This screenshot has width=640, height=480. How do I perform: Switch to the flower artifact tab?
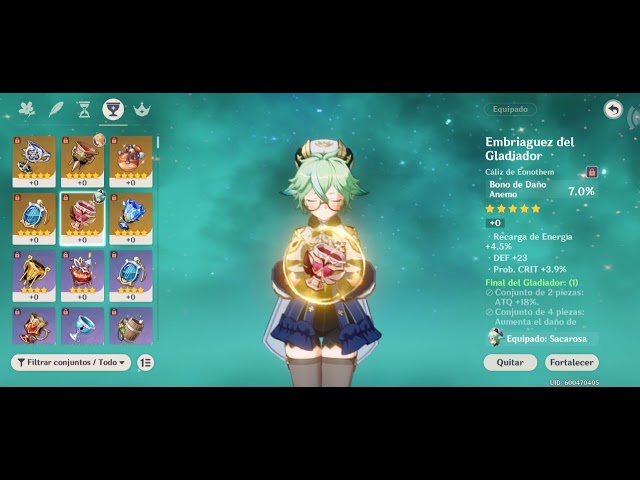[x=27, y=109]
